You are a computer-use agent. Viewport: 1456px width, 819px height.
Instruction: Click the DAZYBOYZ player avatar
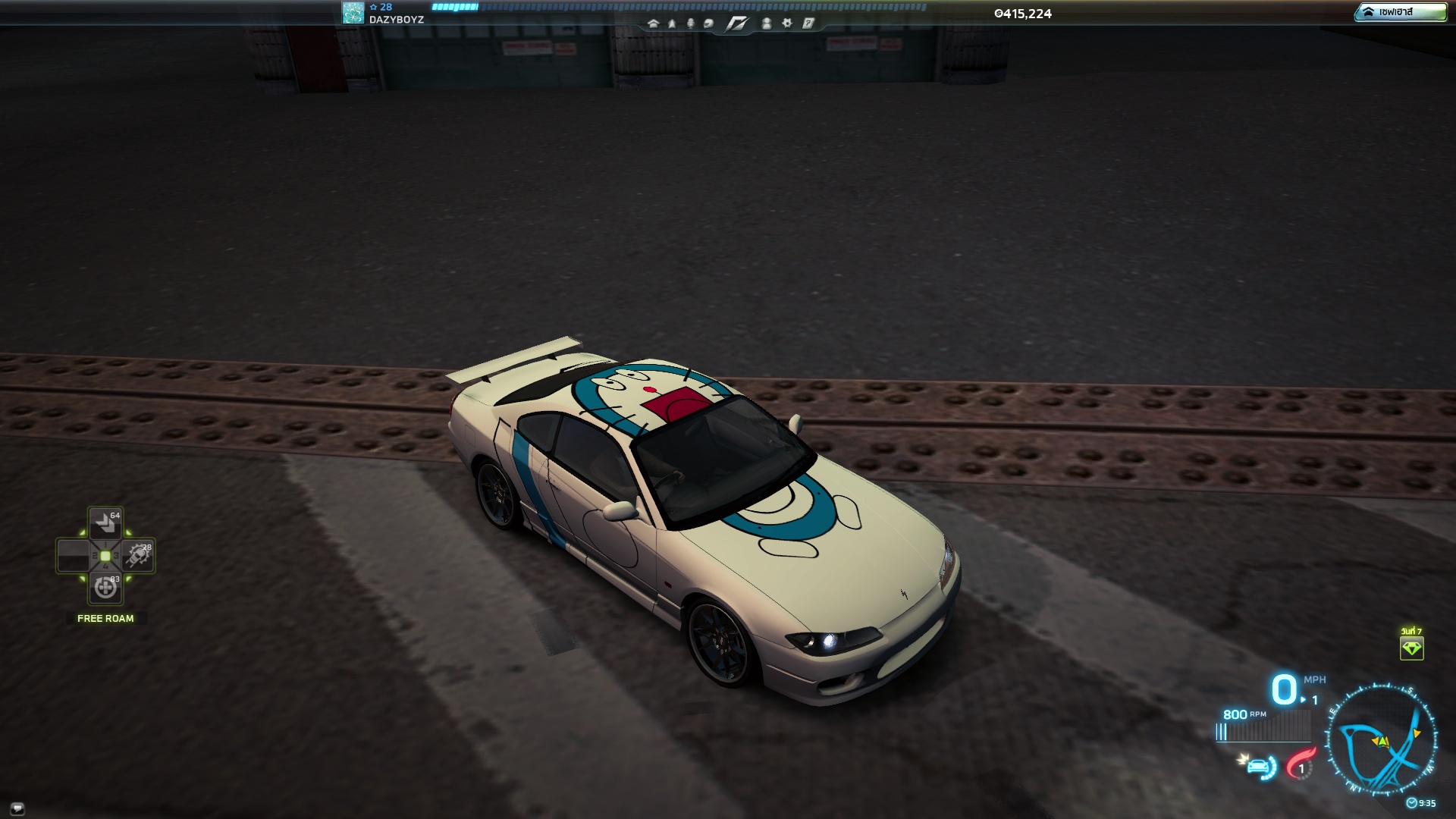point(353,13)
